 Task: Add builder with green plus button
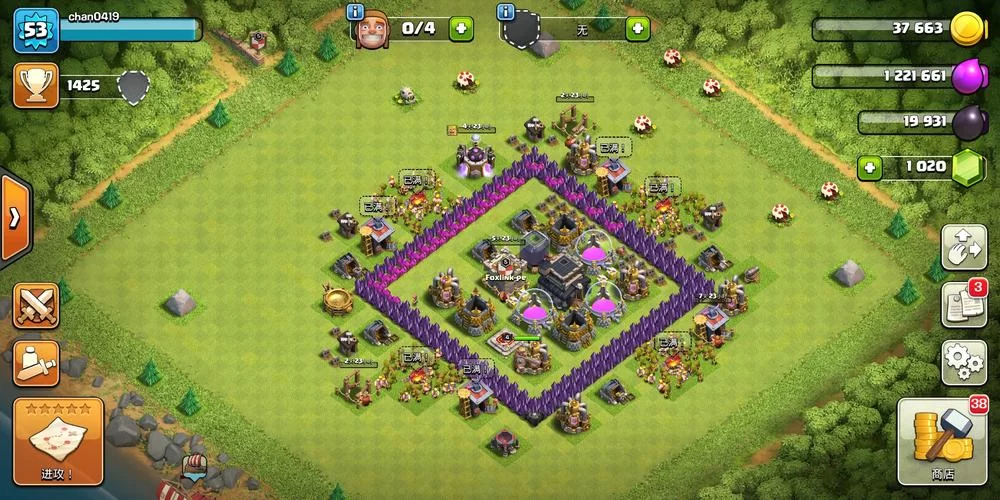[x=461, y=29]
